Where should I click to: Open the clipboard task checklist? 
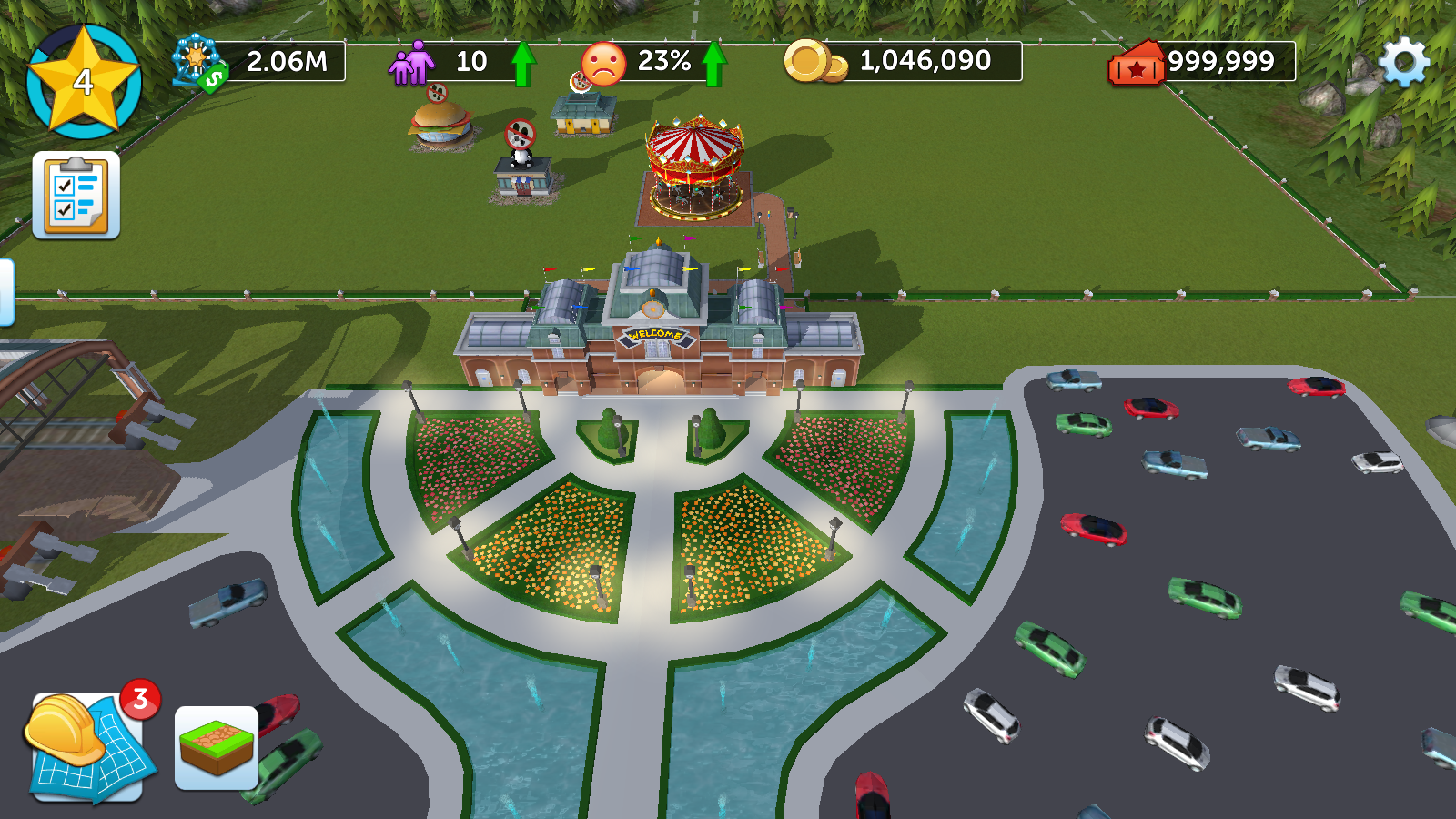pyautogui.click(x=76, y=195)
